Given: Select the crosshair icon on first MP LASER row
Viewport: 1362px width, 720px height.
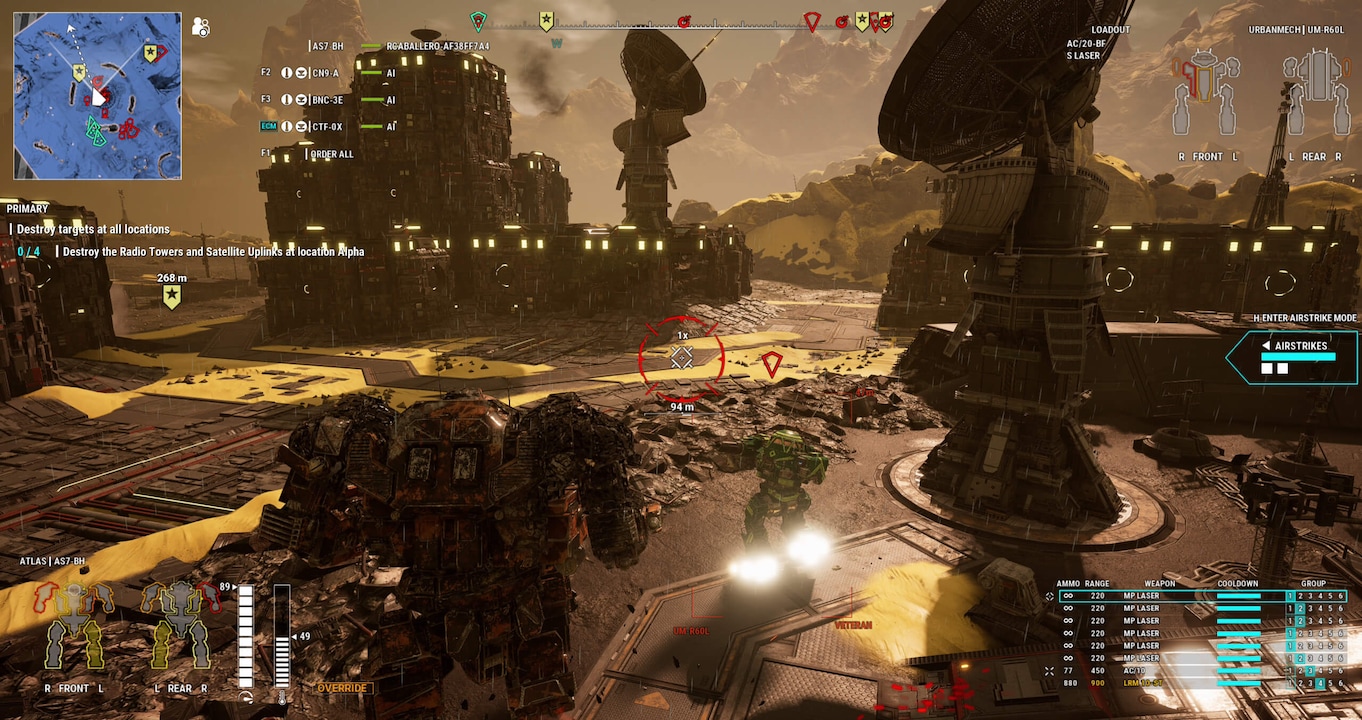Looking at the screenshot, I should click(1049, 596).
